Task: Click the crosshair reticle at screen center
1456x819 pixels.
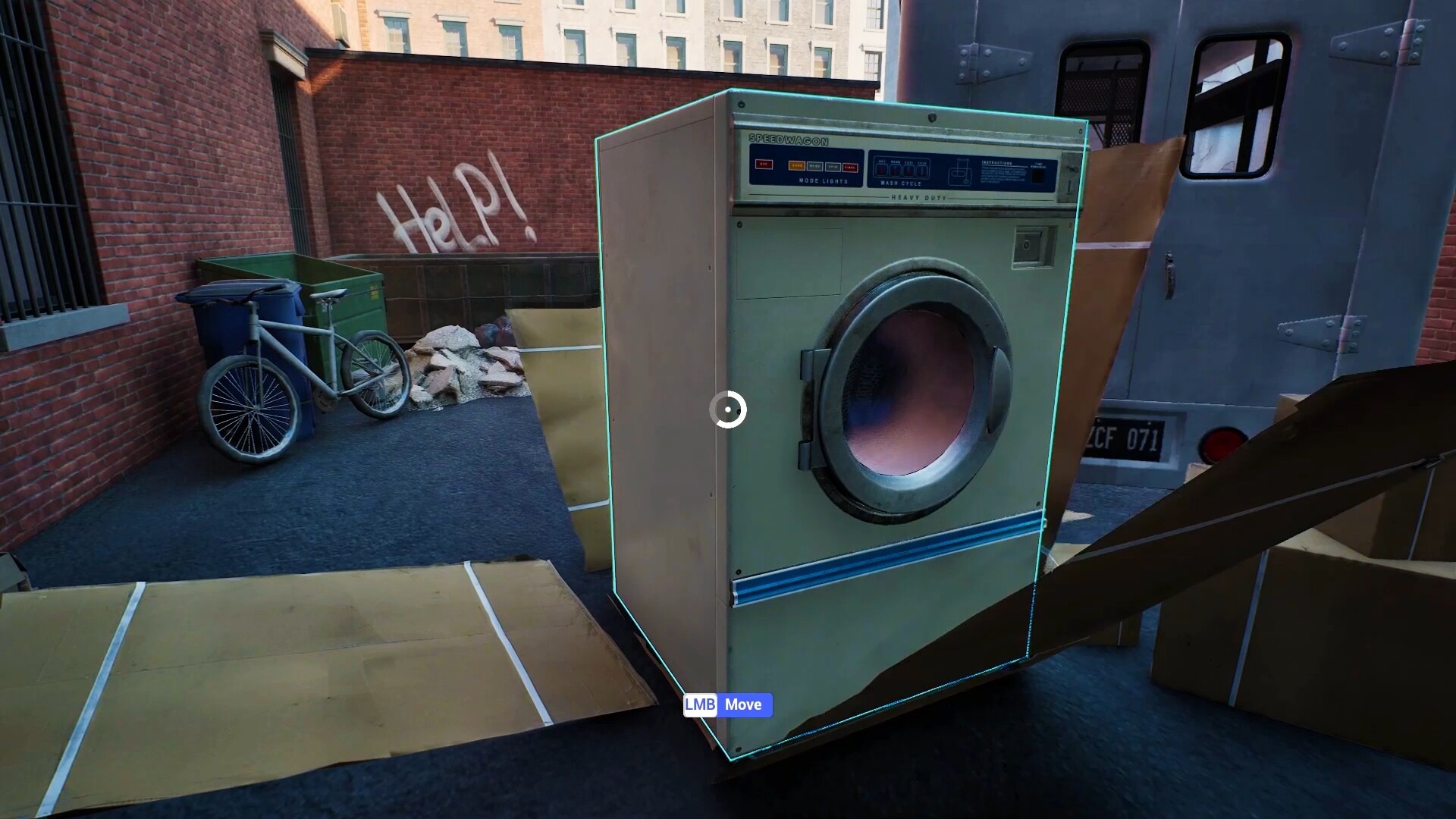Action: pyautogui.click(x=728, y=409)
